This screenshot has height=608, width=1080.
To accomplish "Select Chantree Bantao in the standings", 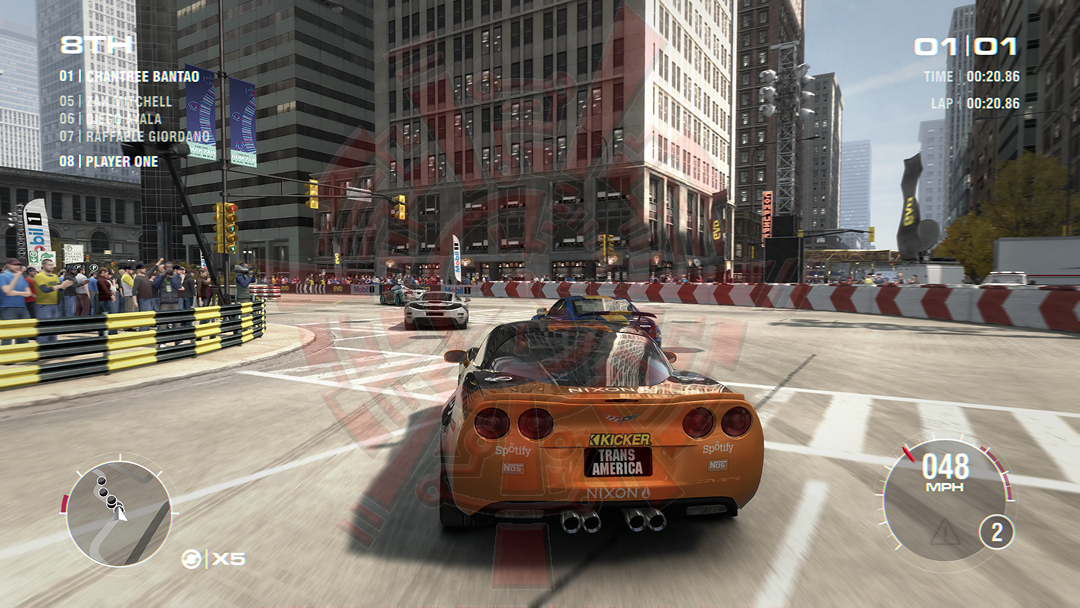I will point(129,76).
